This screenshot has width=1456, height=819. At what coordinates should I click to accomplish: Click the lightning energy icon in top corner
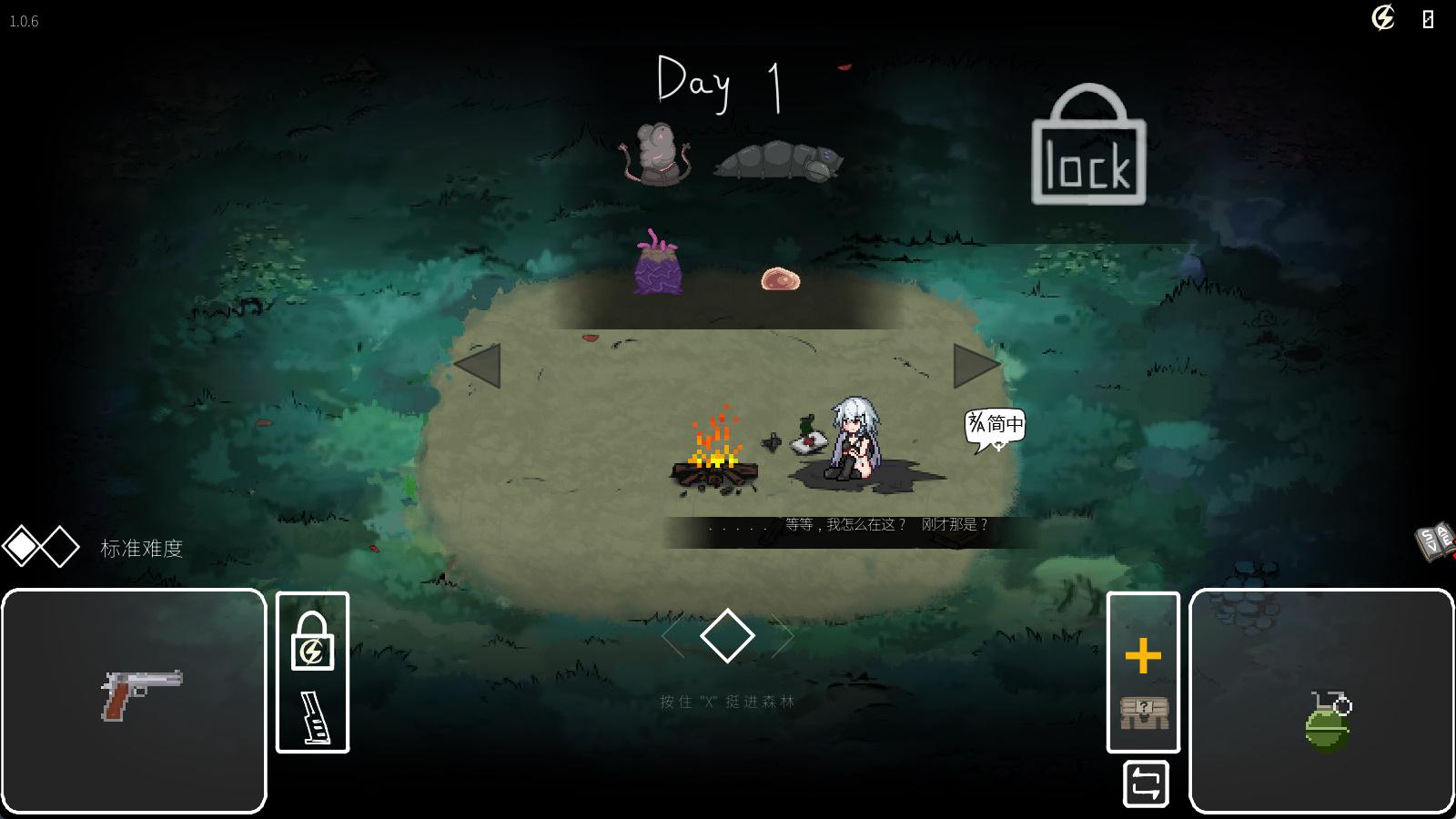click(1382, 18)
